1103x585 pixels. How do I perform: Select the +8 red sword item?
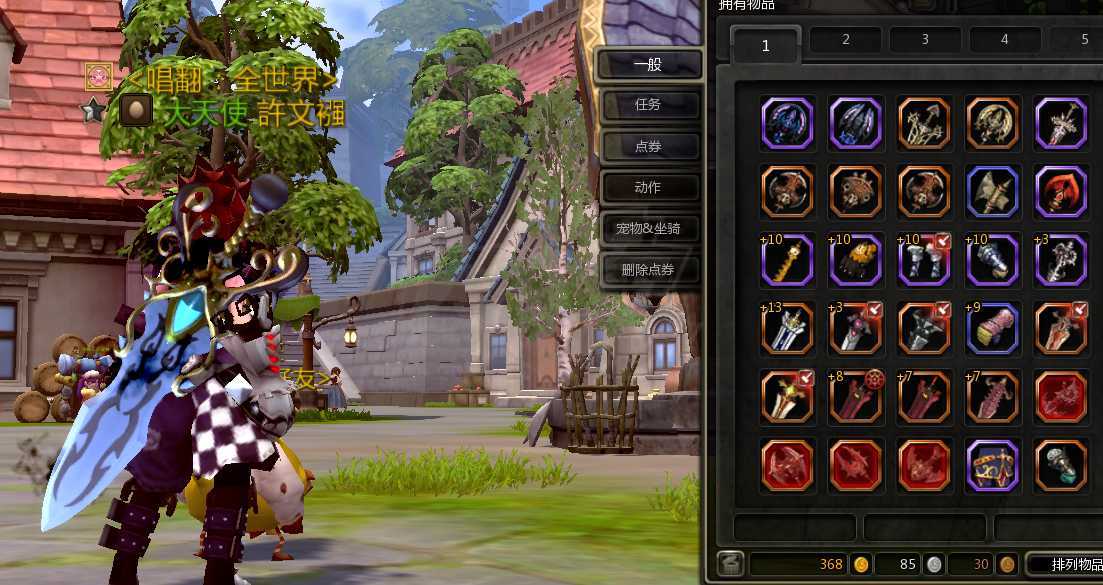tap(856, 397)
